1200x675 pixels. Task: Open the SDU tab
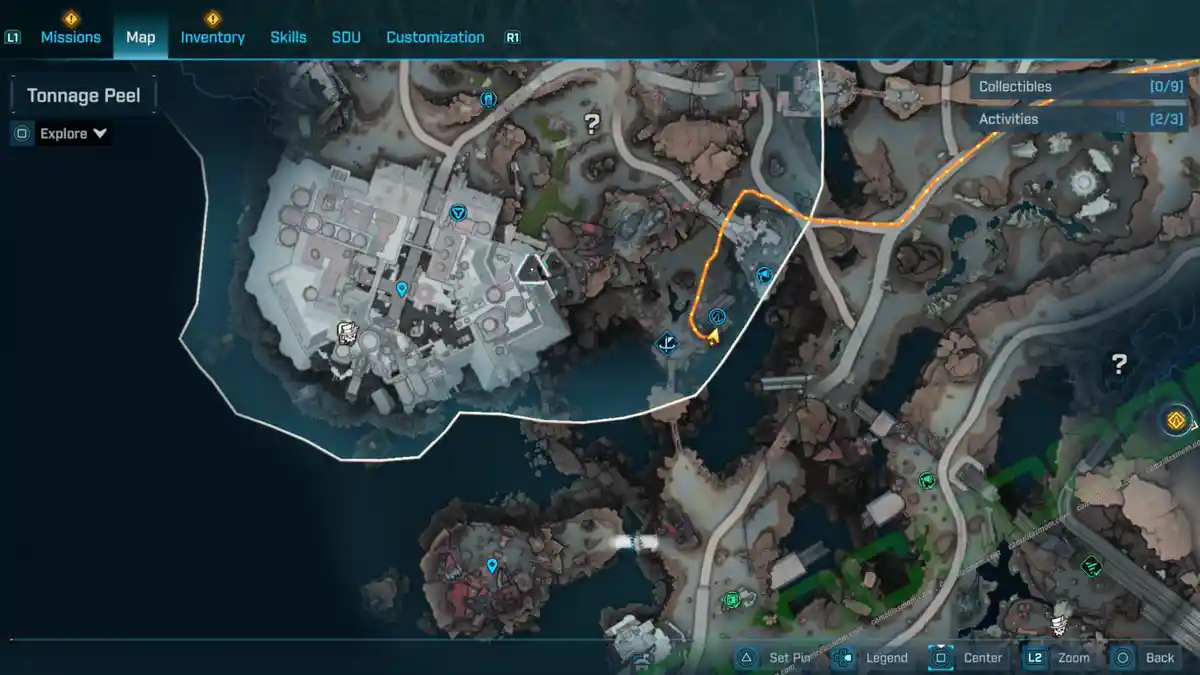(346, 37)
